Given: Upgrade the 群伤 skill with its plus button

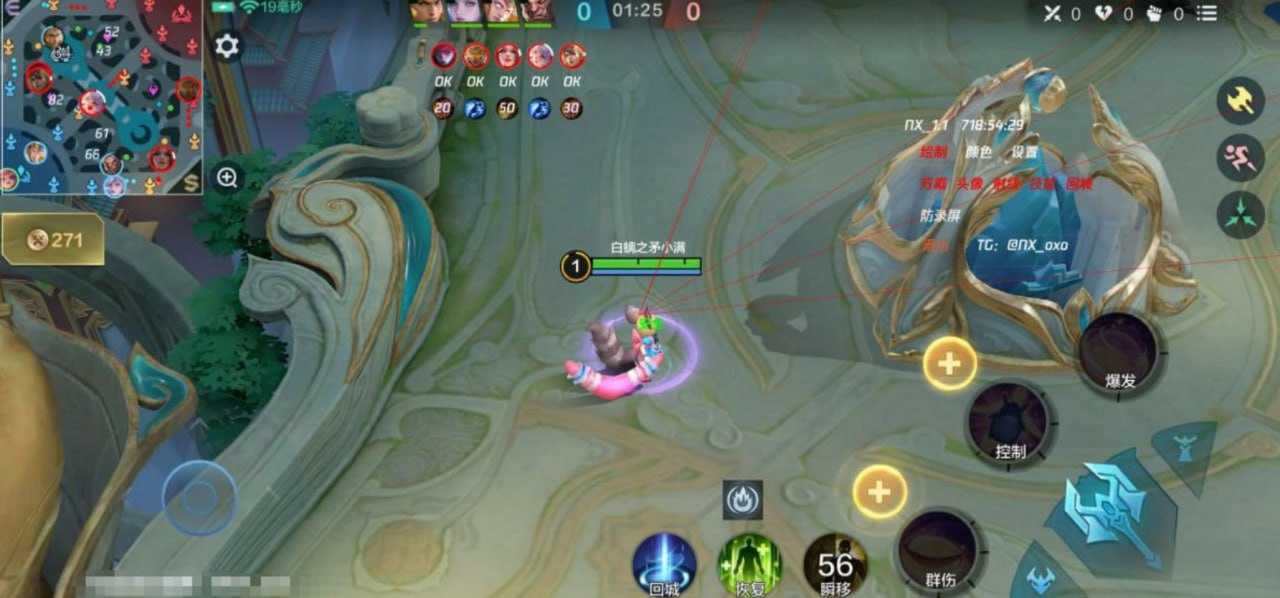Looking at the screenshot, I should [x=880, y=492].
